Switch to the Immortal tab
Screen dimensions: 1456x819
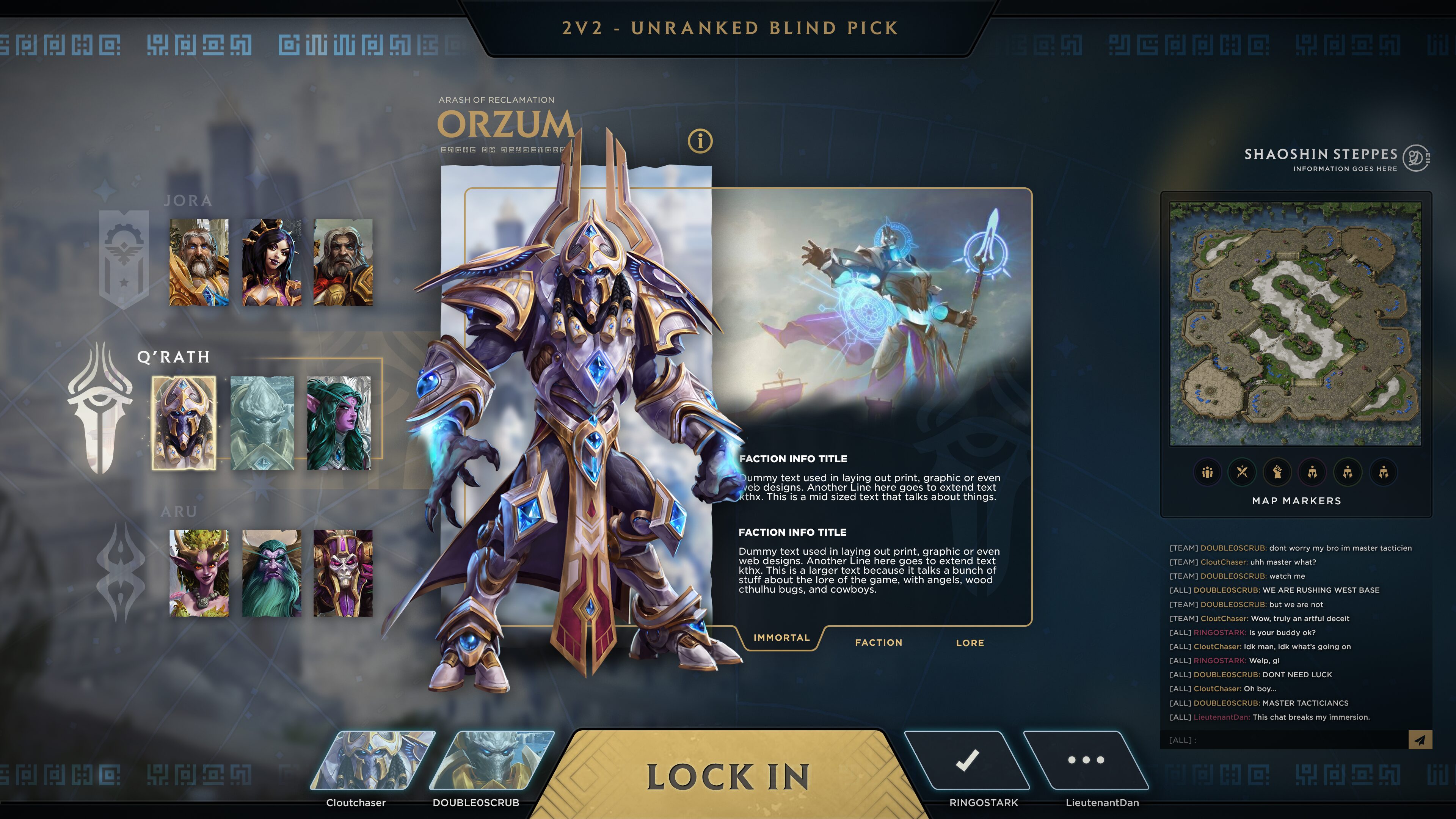coord(782,637)
